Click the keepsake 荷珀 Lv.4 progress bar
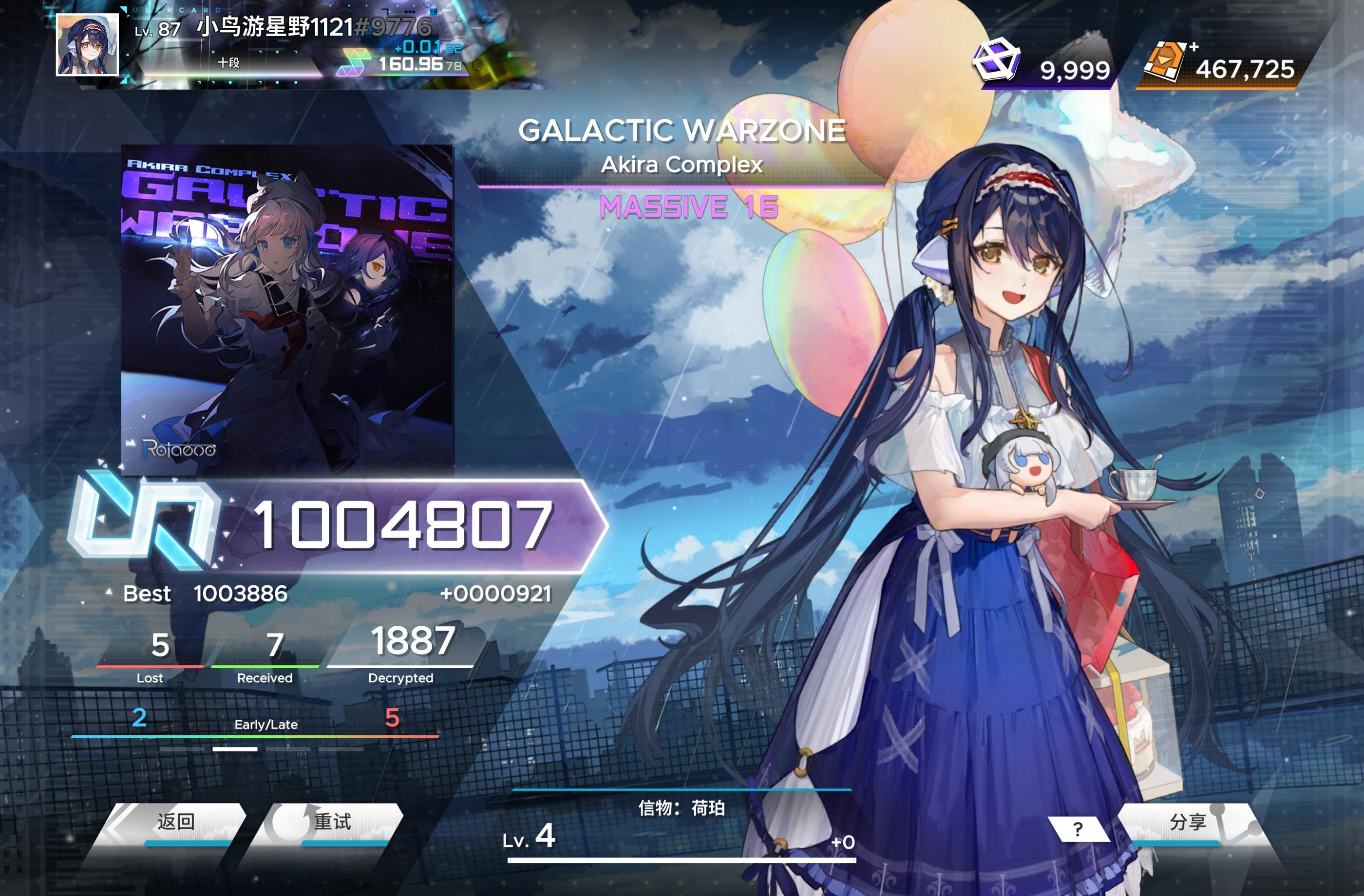 682,859
